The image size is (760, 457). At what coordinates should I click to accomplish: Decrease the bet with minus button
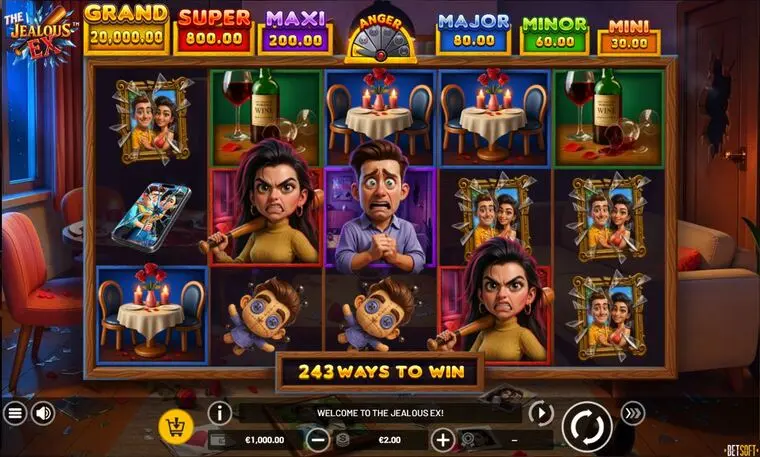click(318, 439)
